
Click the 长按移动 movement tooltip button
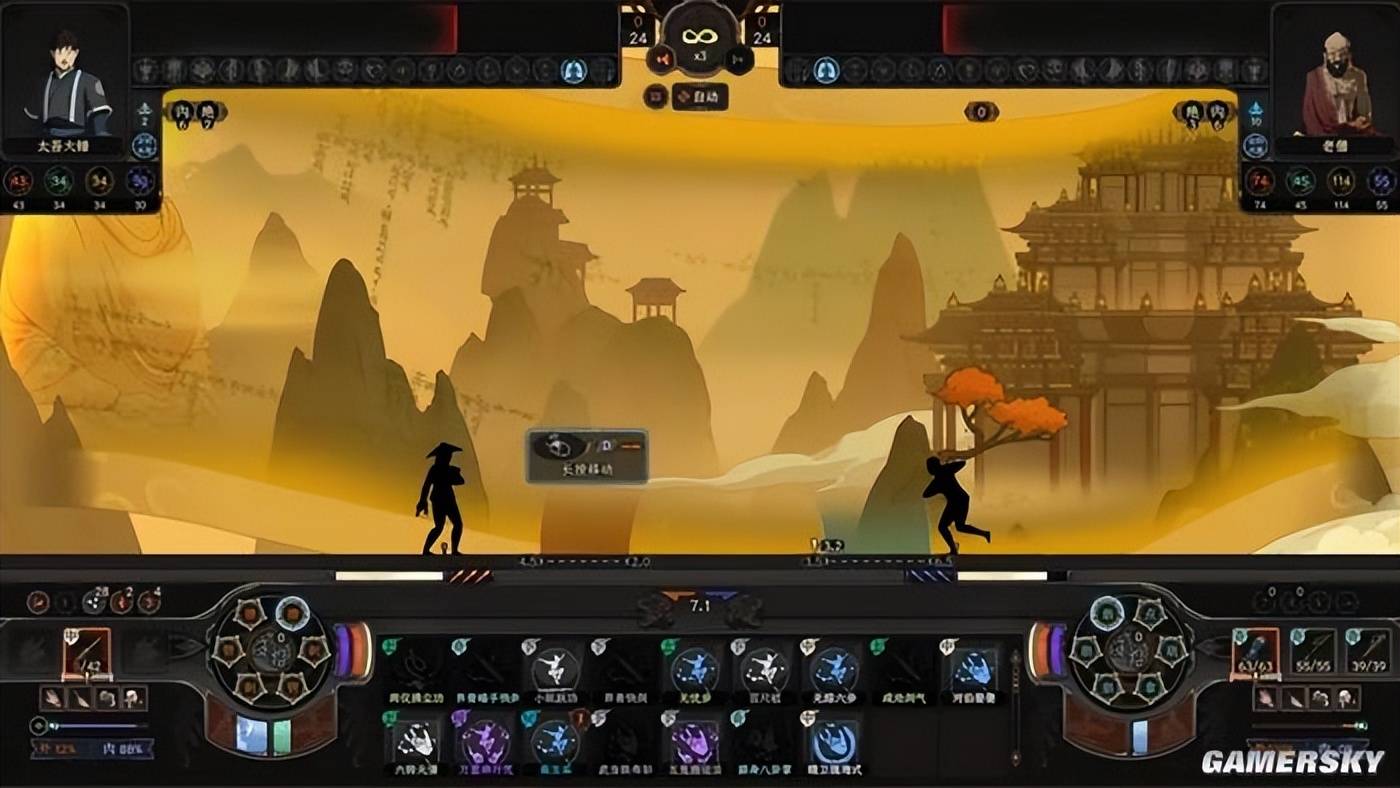click(587, 456)
